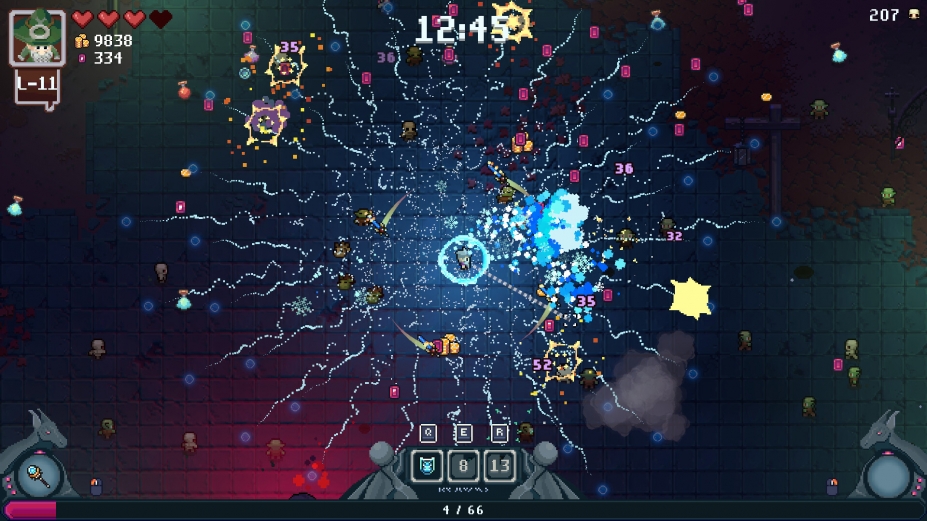Click the empty orb held by right dragon
This screenshot has width=927, height=521.
887,475
